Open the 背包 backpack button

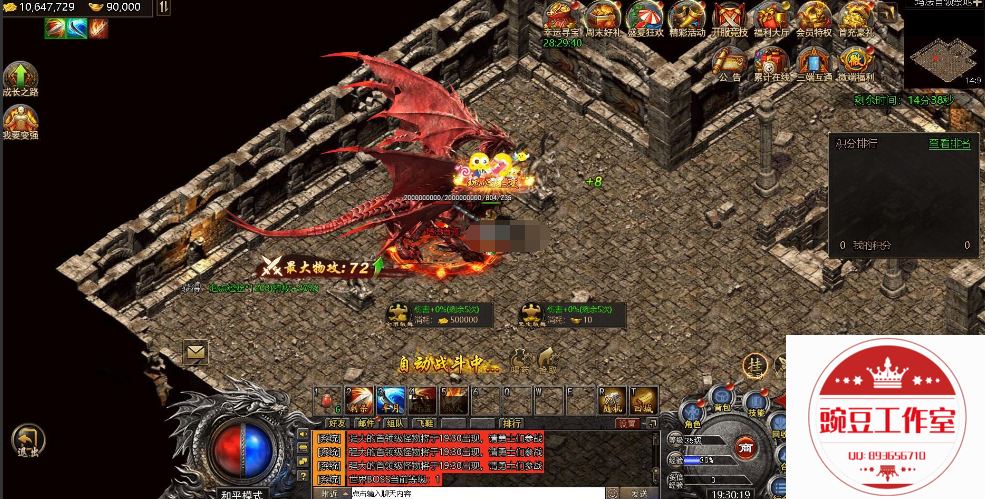click(721, 399)
